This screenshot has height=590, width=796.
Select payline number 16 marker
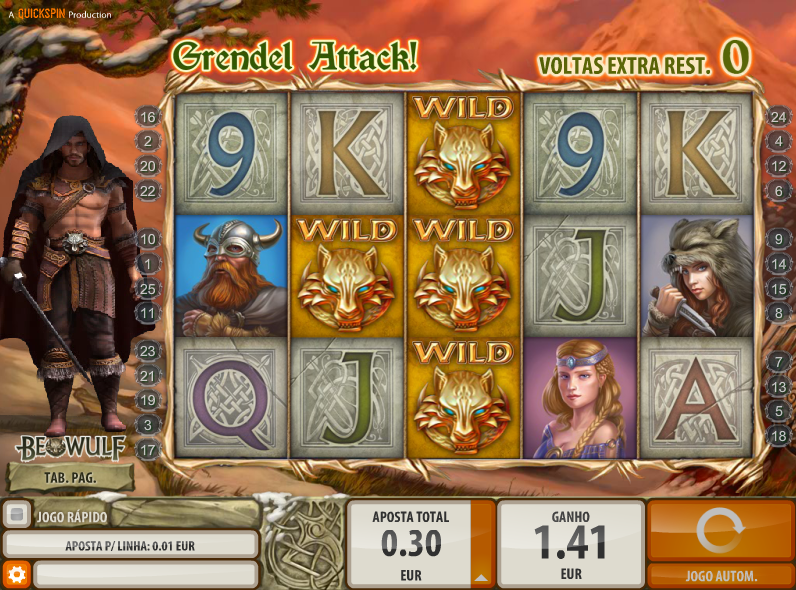point(148,117)
